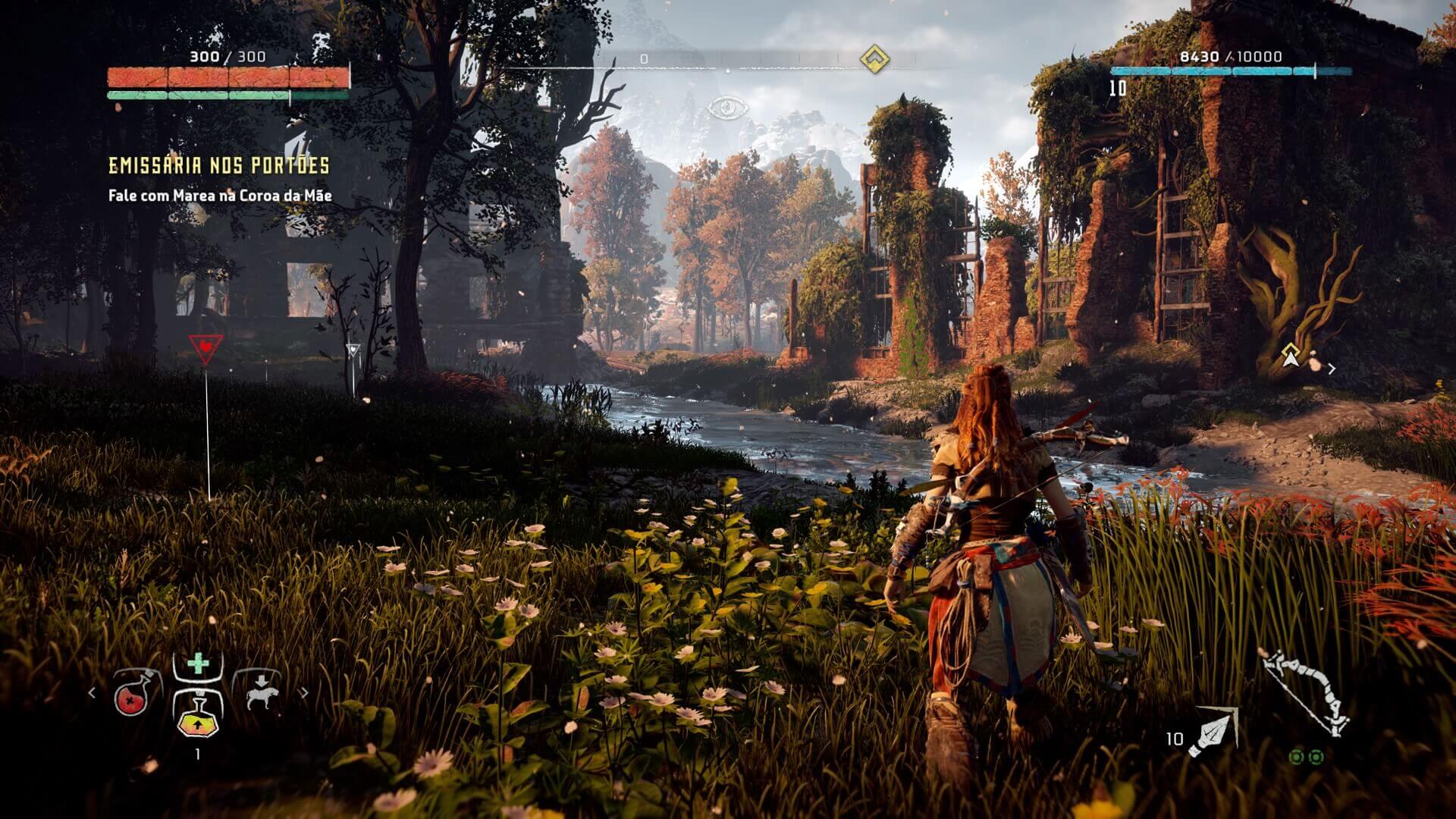Click the arrow ammo type icon

tap(1213, 733)
